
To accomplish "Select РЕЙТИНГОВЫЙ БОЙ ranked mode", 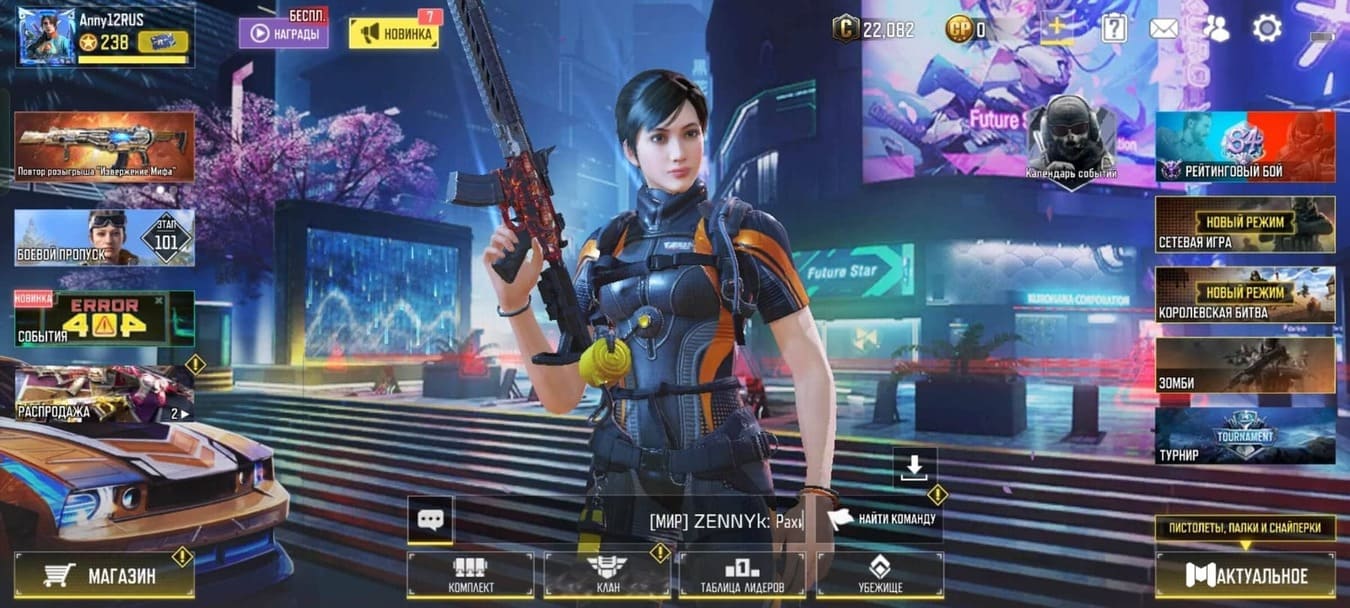I will point(1245,146).
